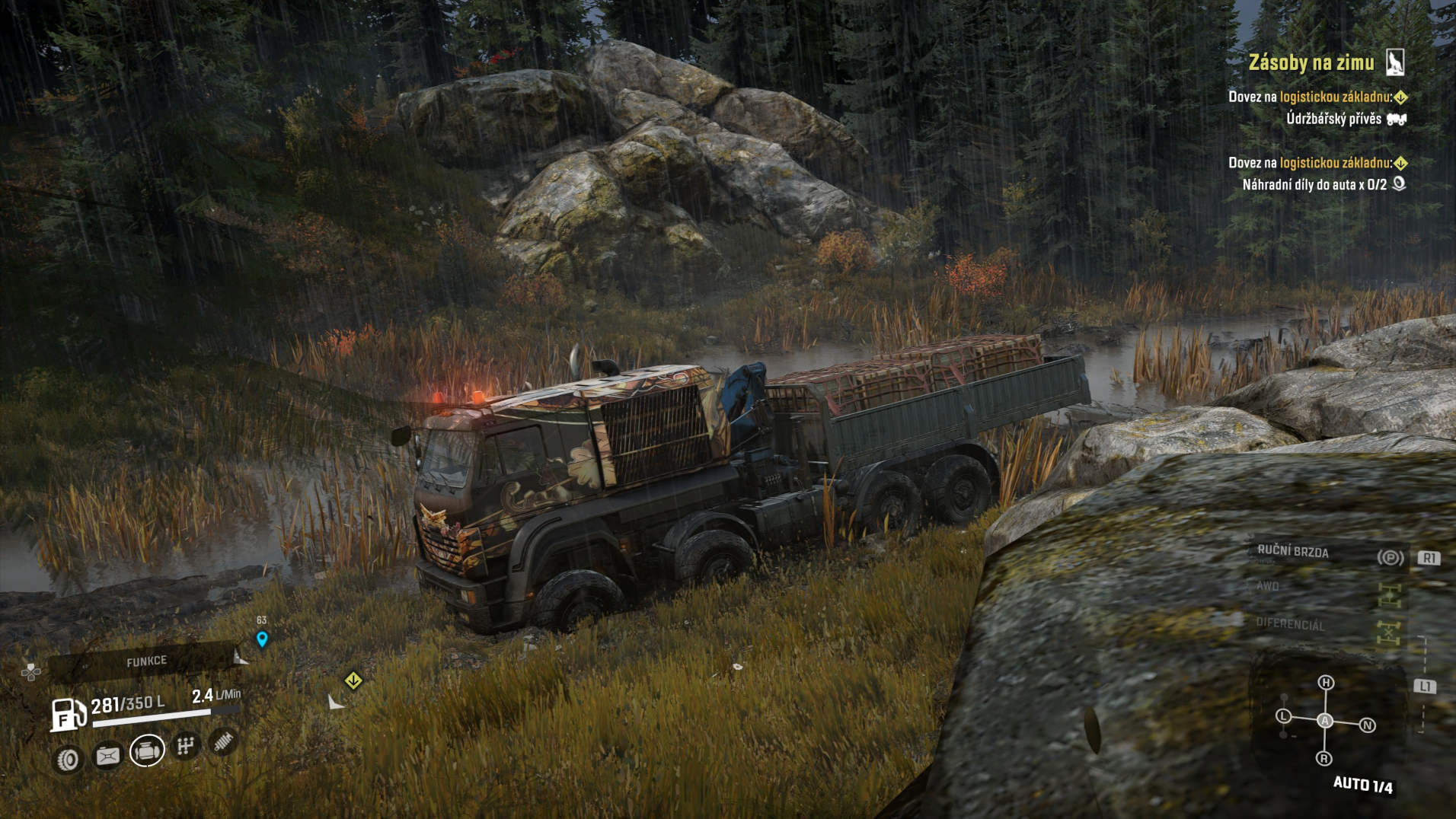Viewport: 1456px width, 819px height.
Task: Open the Funkce functions panel
Action: tap(146, 661)
